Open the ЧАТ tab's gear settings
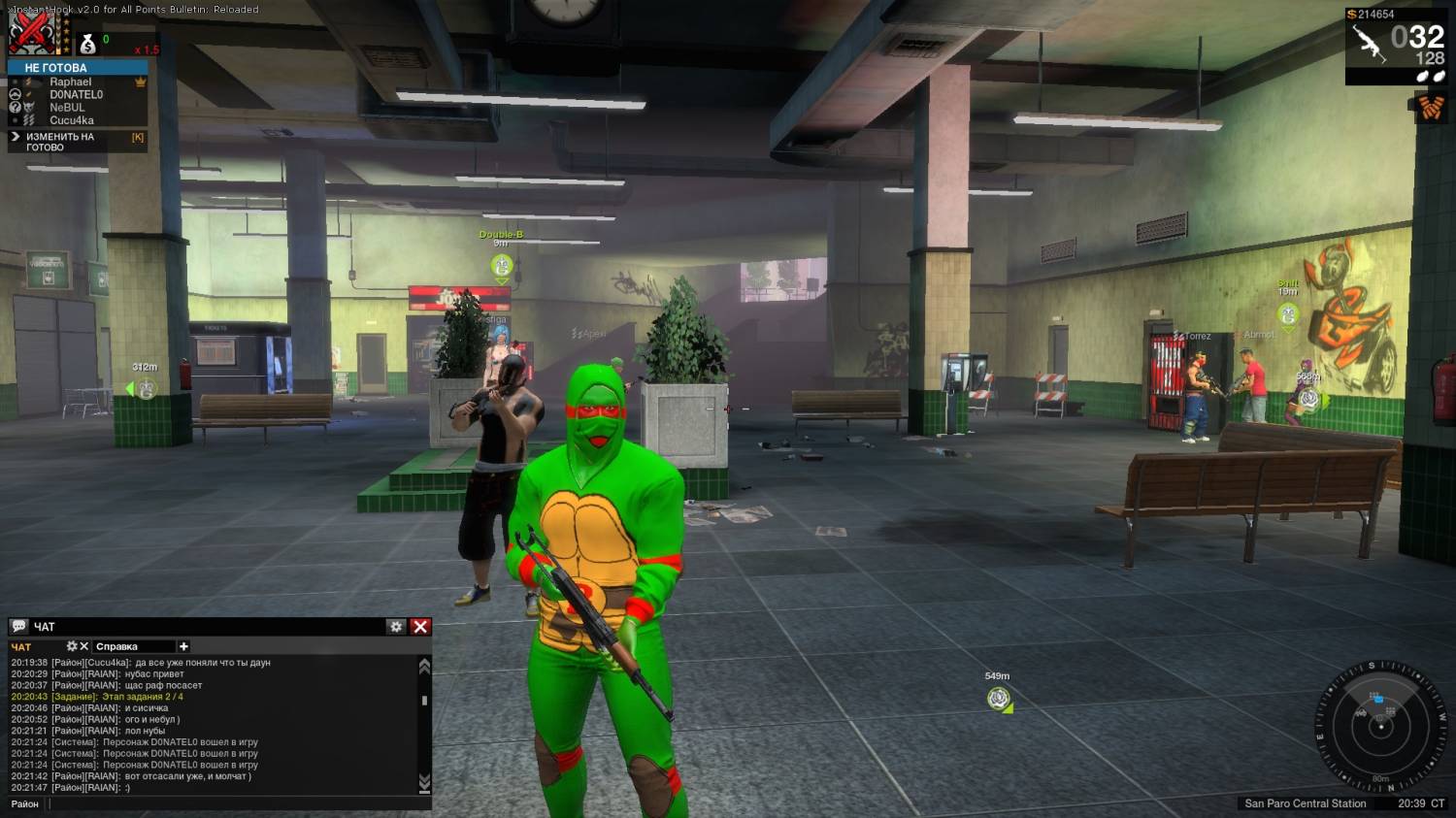Image resolution: width=1456 pixels, height=818 pixels. 72,646
